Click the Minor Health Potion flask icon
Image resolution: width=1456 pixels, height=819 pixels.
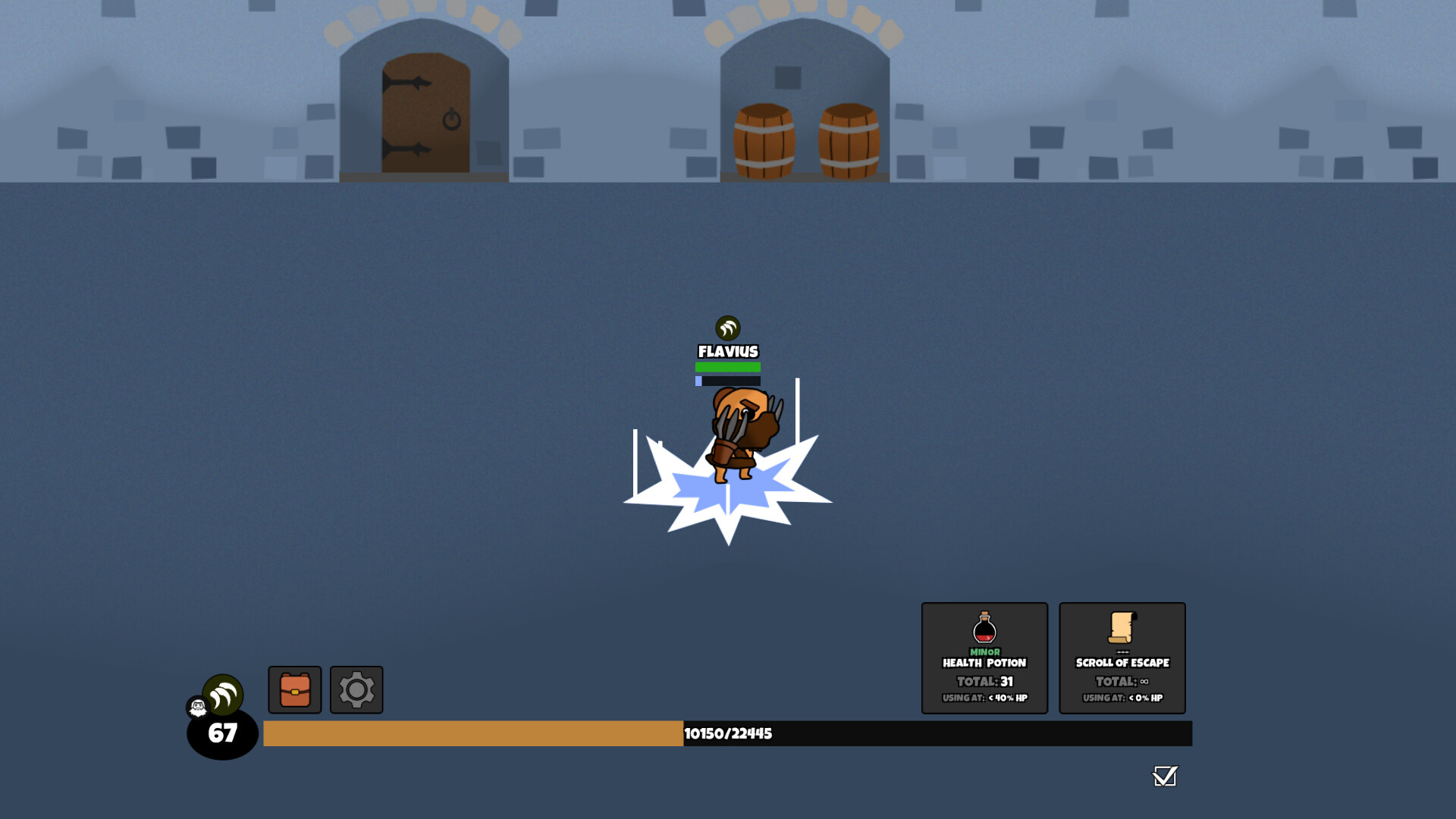984,627
